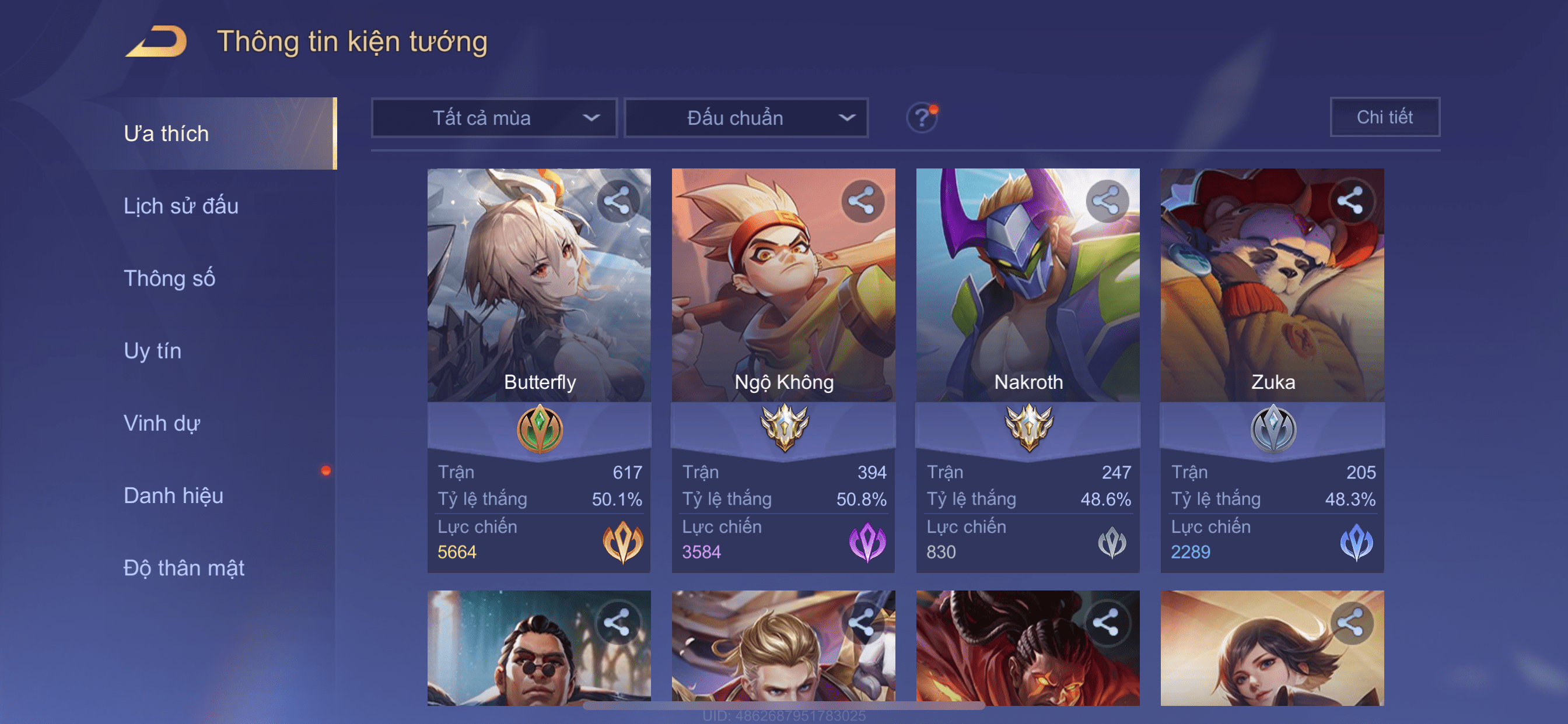
Task: Open the Đấu chuẩn mode dropdown
Action: click(746, 117)
